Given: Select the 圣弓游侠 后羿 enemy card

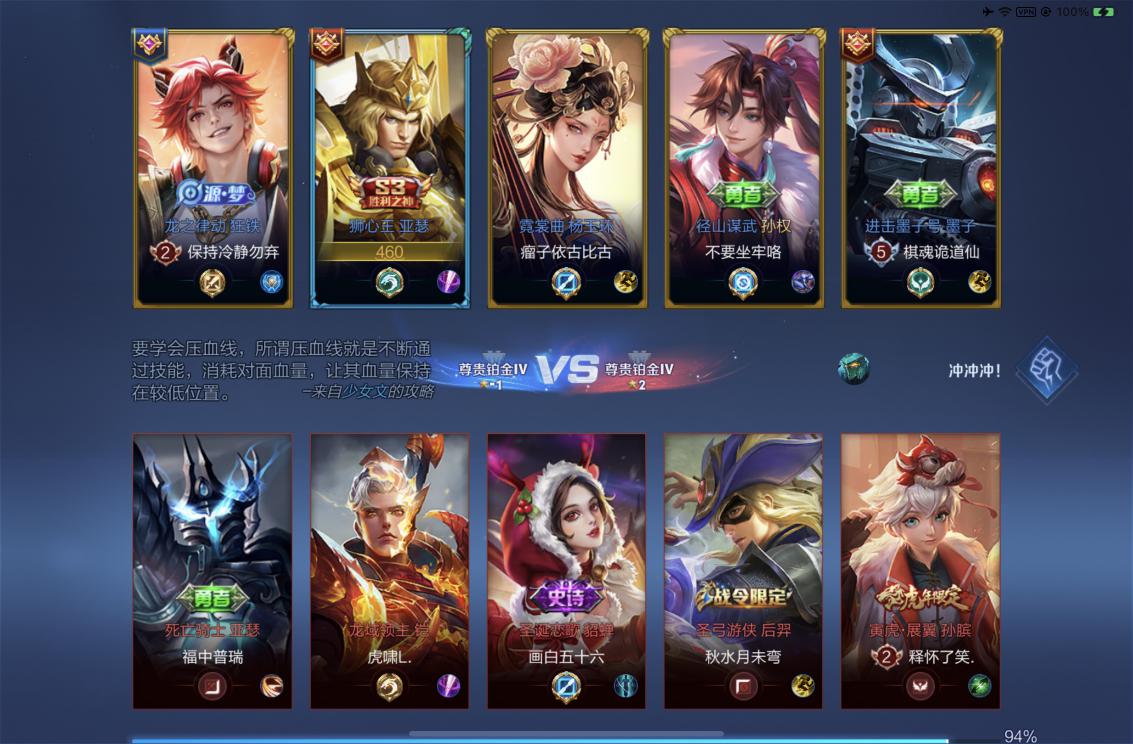Looking at the screenshot, I should (x=744, y=571).
